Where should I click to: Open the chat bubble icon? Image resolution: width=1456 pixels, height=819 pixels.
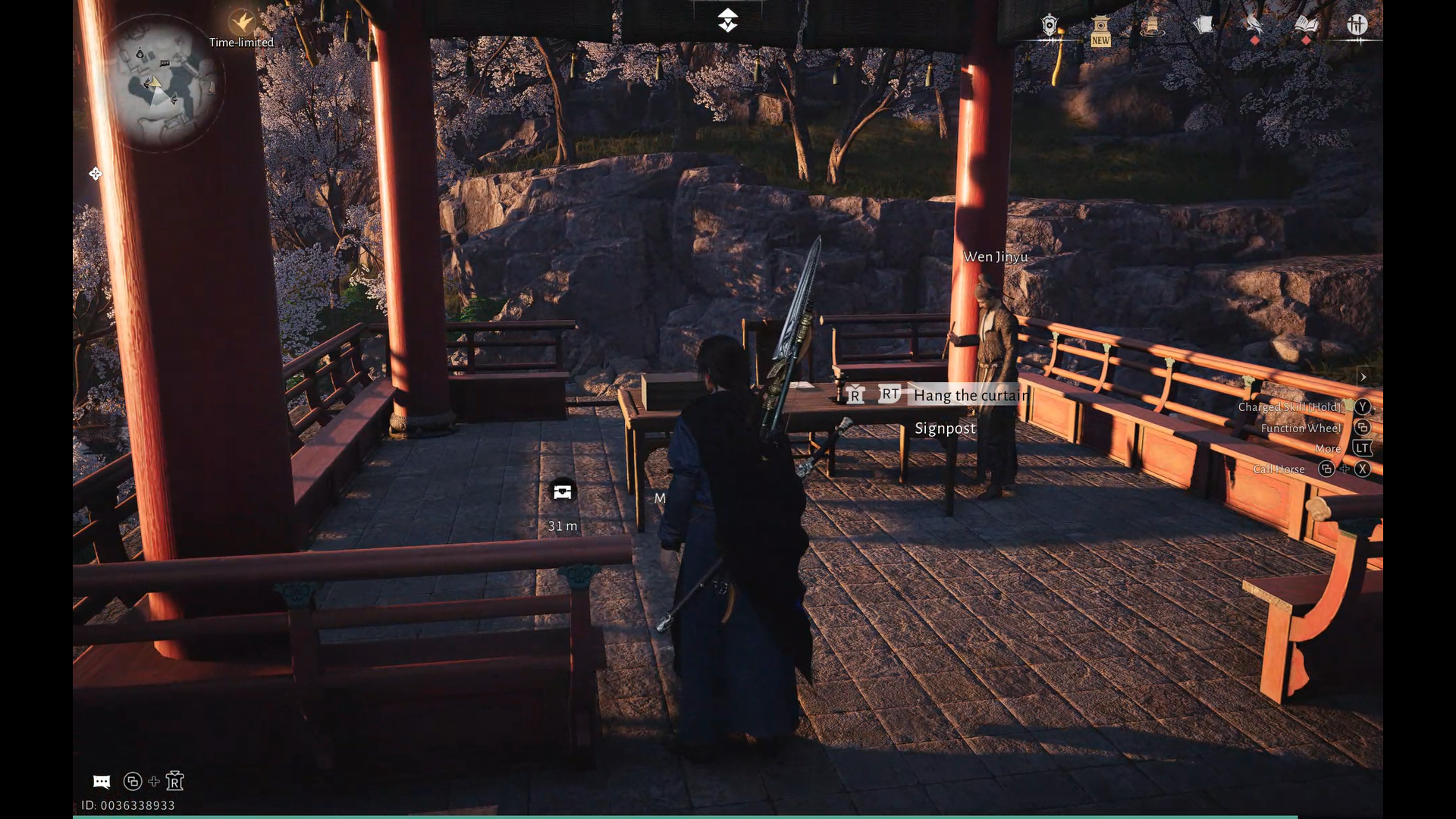point(102,782)
